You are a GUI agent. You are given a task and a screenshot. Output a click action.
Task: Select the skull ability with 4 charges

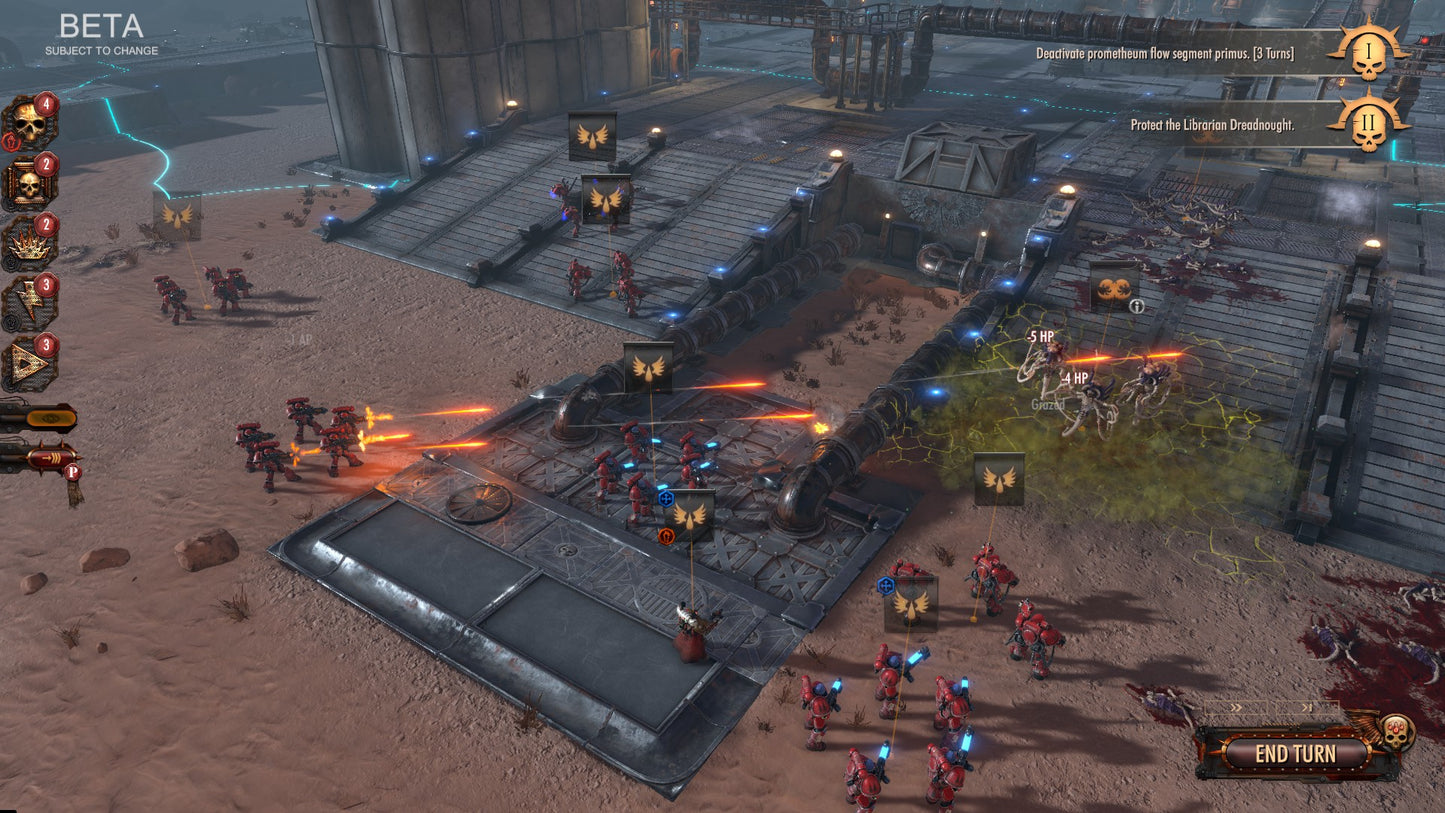coord(28,120)
